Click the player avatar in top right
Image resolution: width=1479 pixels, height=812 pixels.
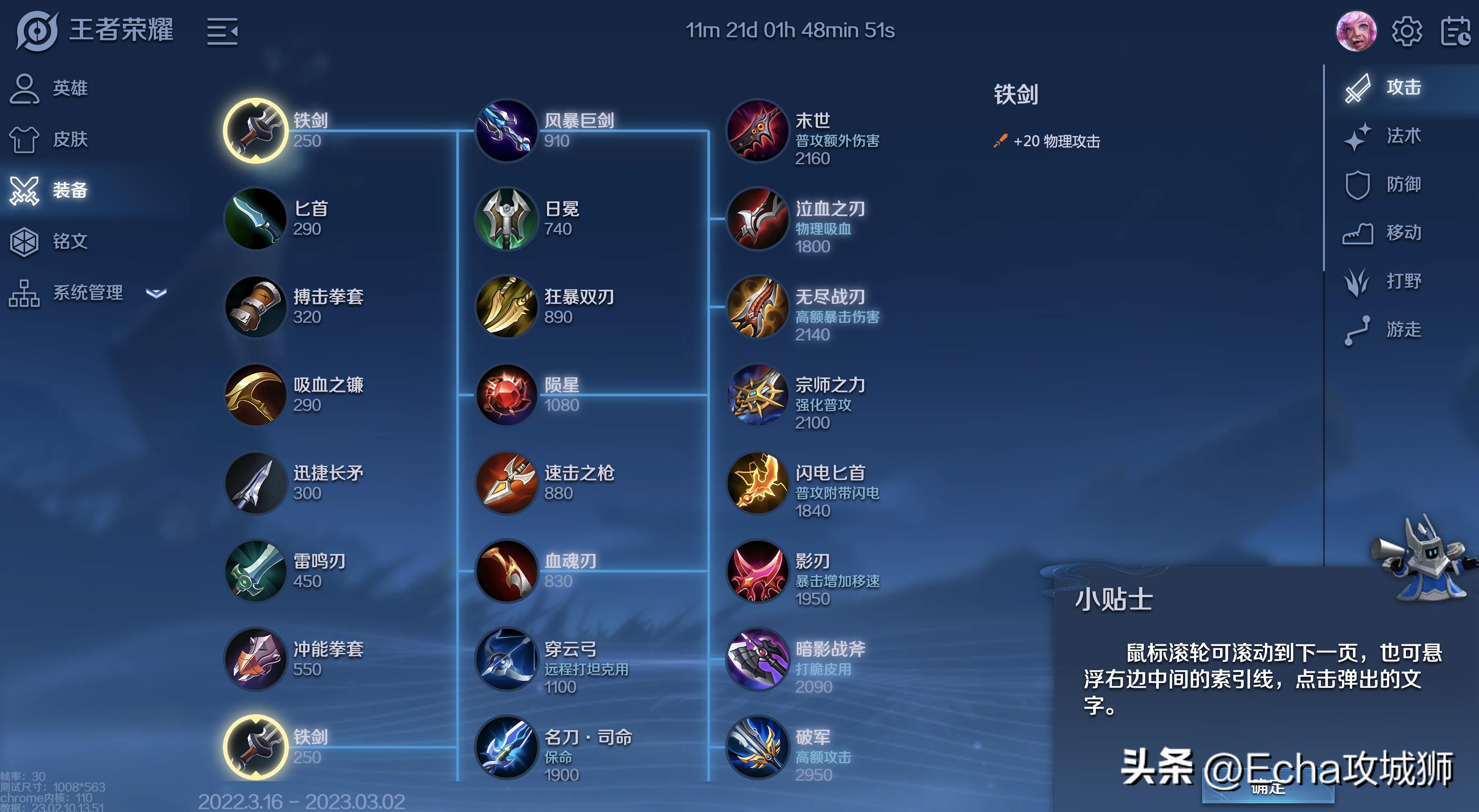click(x=1357, y=33)
